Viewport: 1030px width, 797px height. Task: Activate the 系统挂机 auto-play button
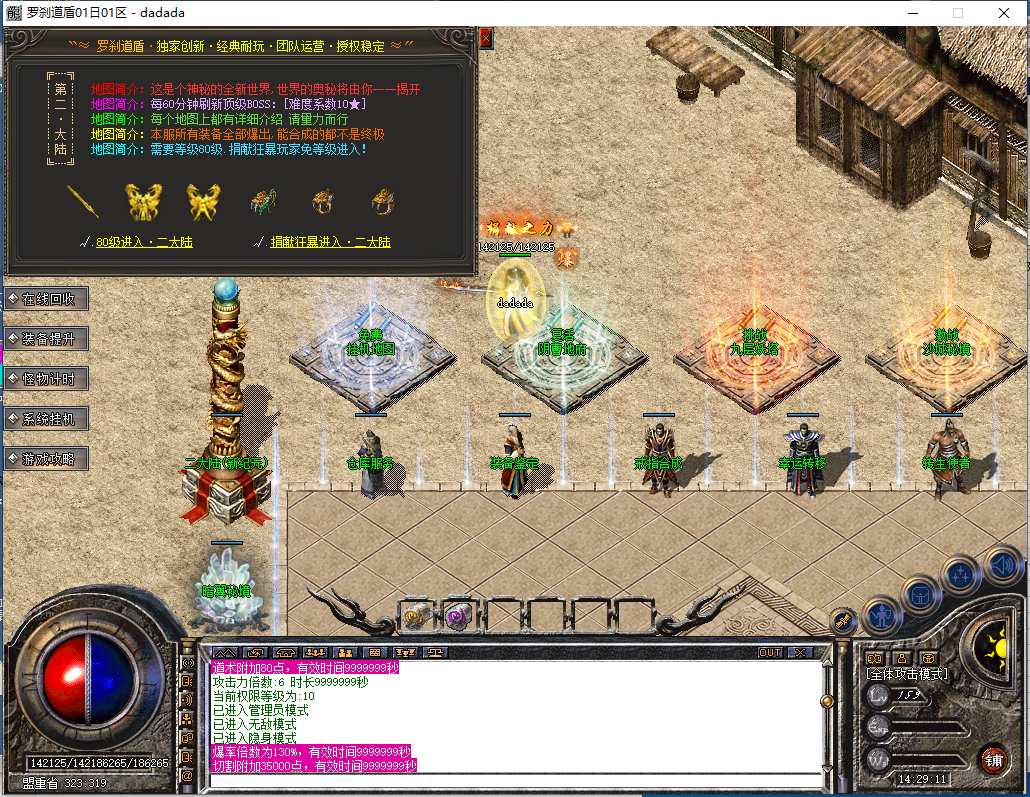(47, 418)
